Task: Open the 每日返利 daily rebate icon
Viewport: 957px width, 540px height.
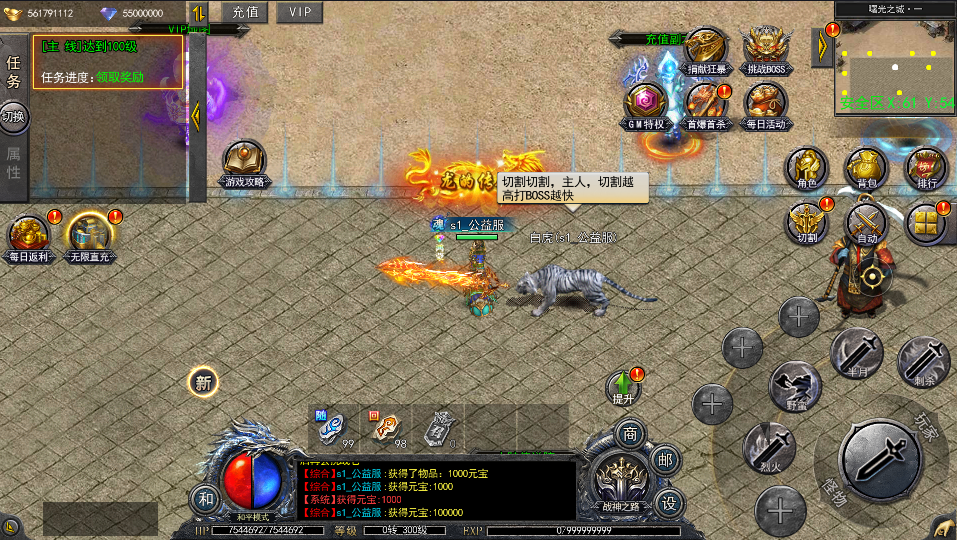Action: coord(29,238)
